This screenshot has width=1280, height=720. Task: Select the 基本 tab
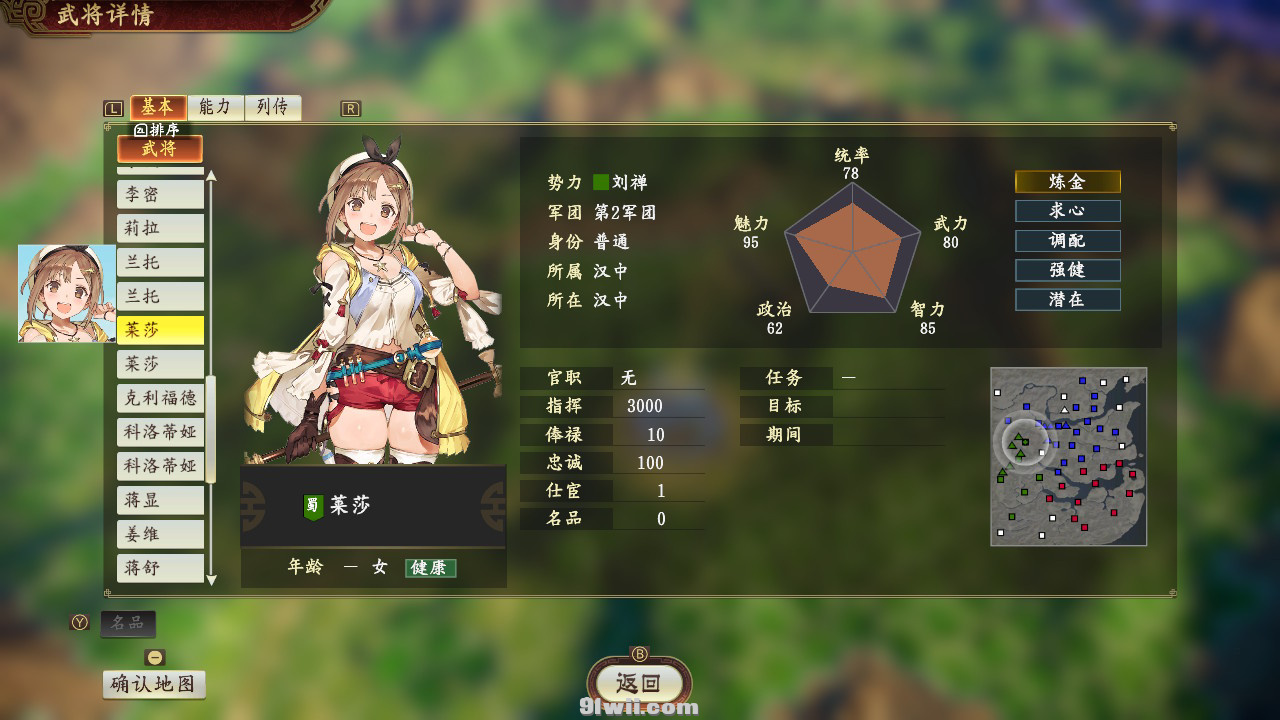tap(158, 107)
